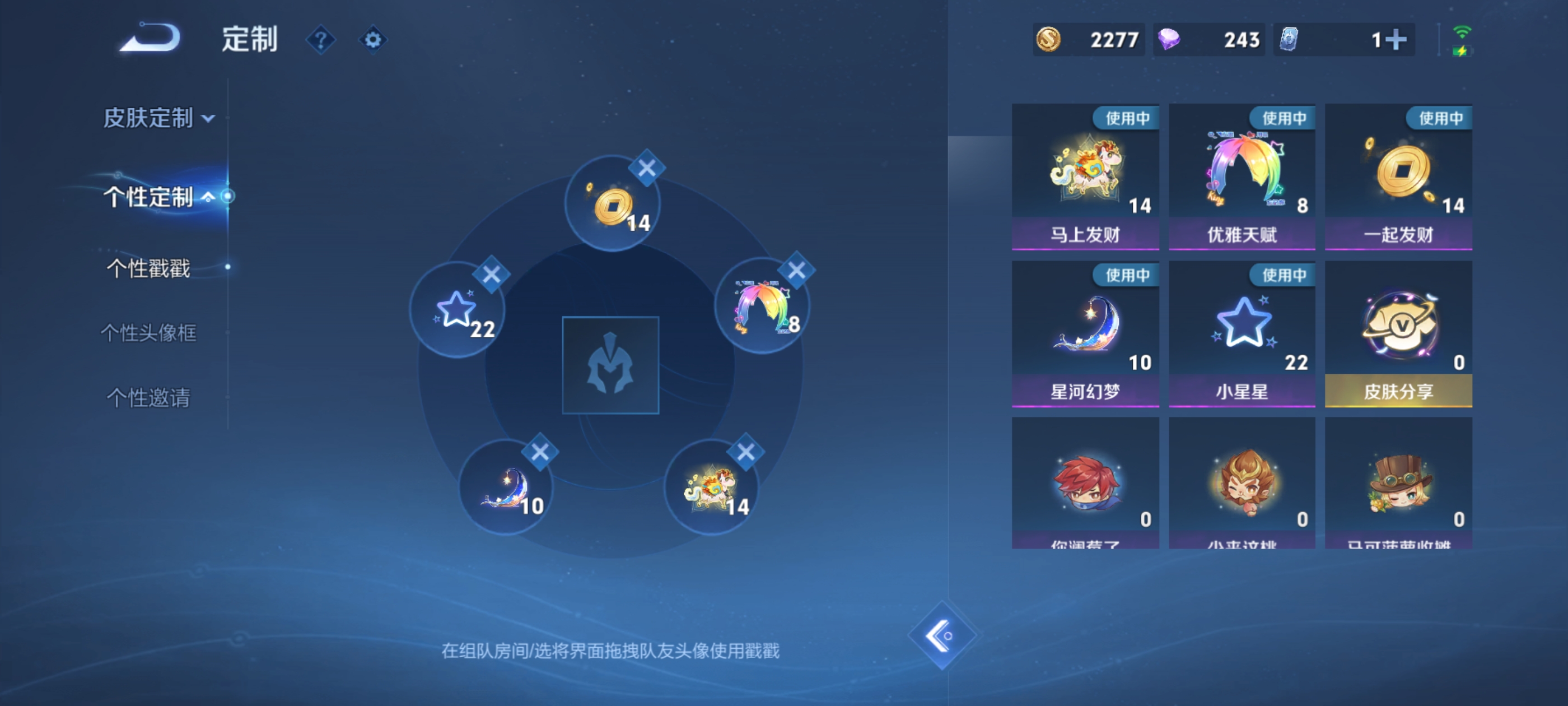
Task: Select the 小星星 star sticker in the wheel
Action: click(x=458, y=310)
